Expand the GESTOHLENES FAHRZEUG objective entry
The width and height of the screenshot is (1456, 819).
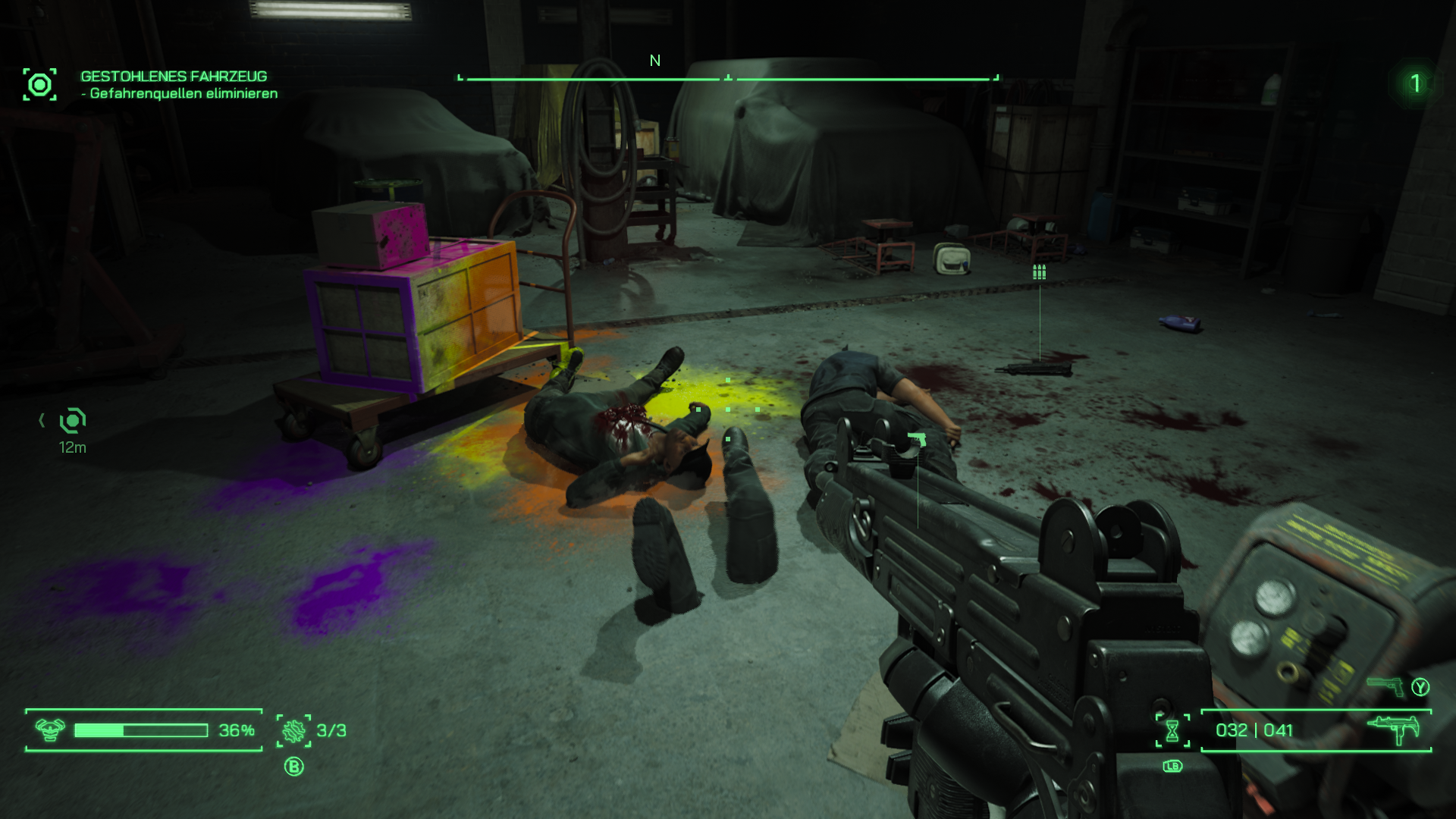pyautogui.click(x=173, y=76)
